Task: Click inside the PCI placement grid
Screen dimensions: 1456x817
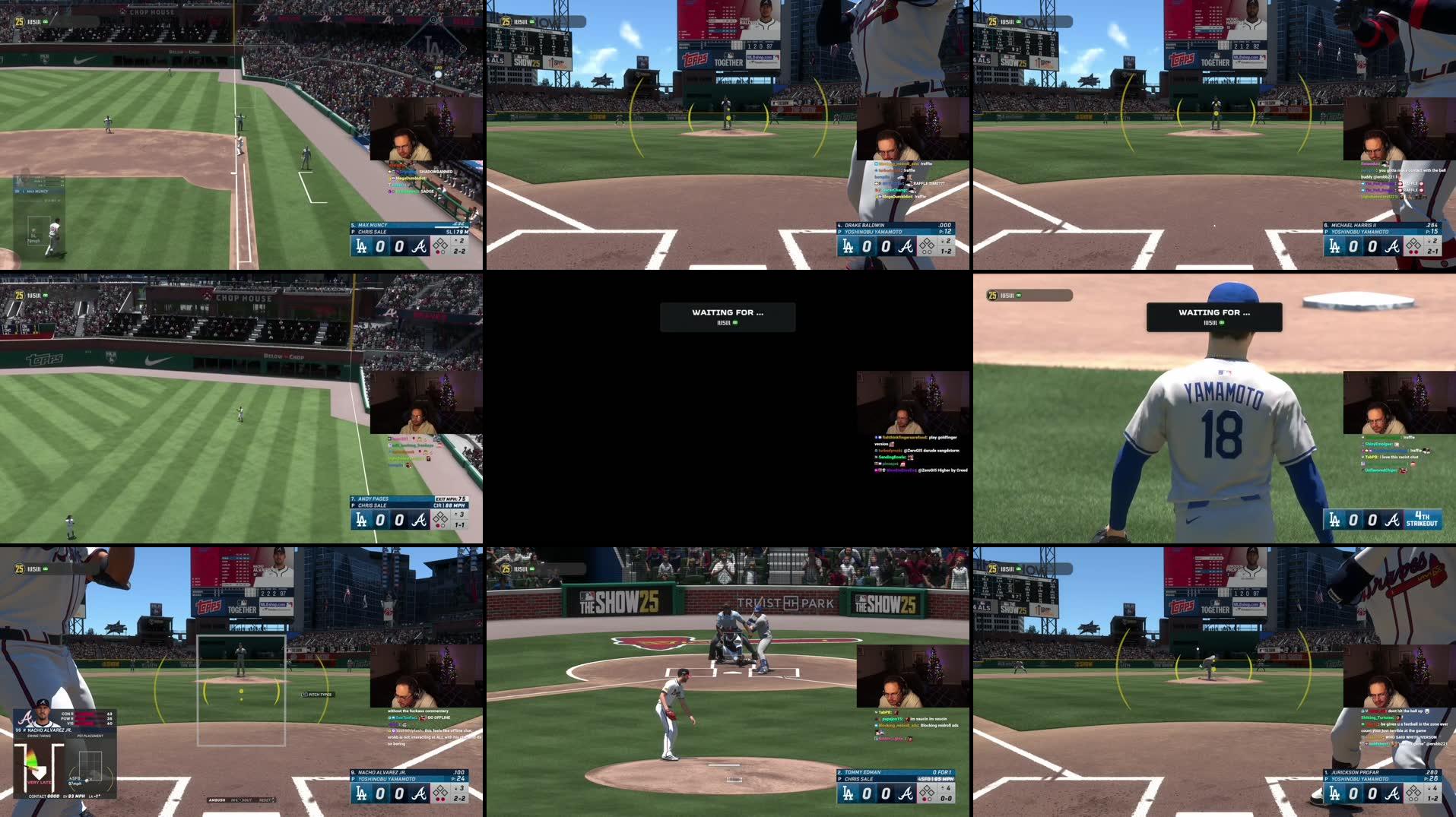Action: pos(89,768)
